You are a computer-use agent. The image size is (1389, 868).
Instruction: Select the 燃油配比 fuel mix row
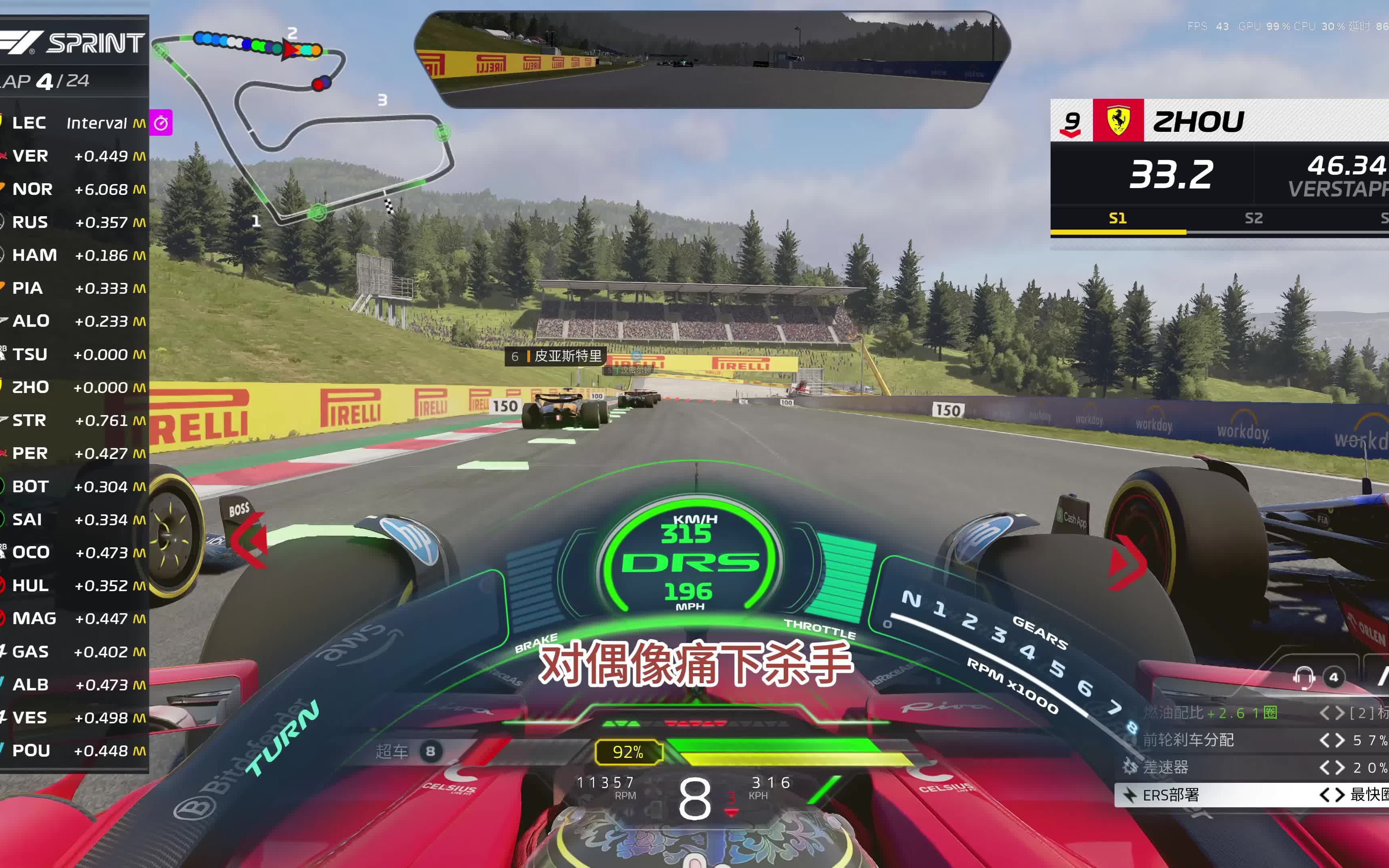click(x=1251, y=713)
